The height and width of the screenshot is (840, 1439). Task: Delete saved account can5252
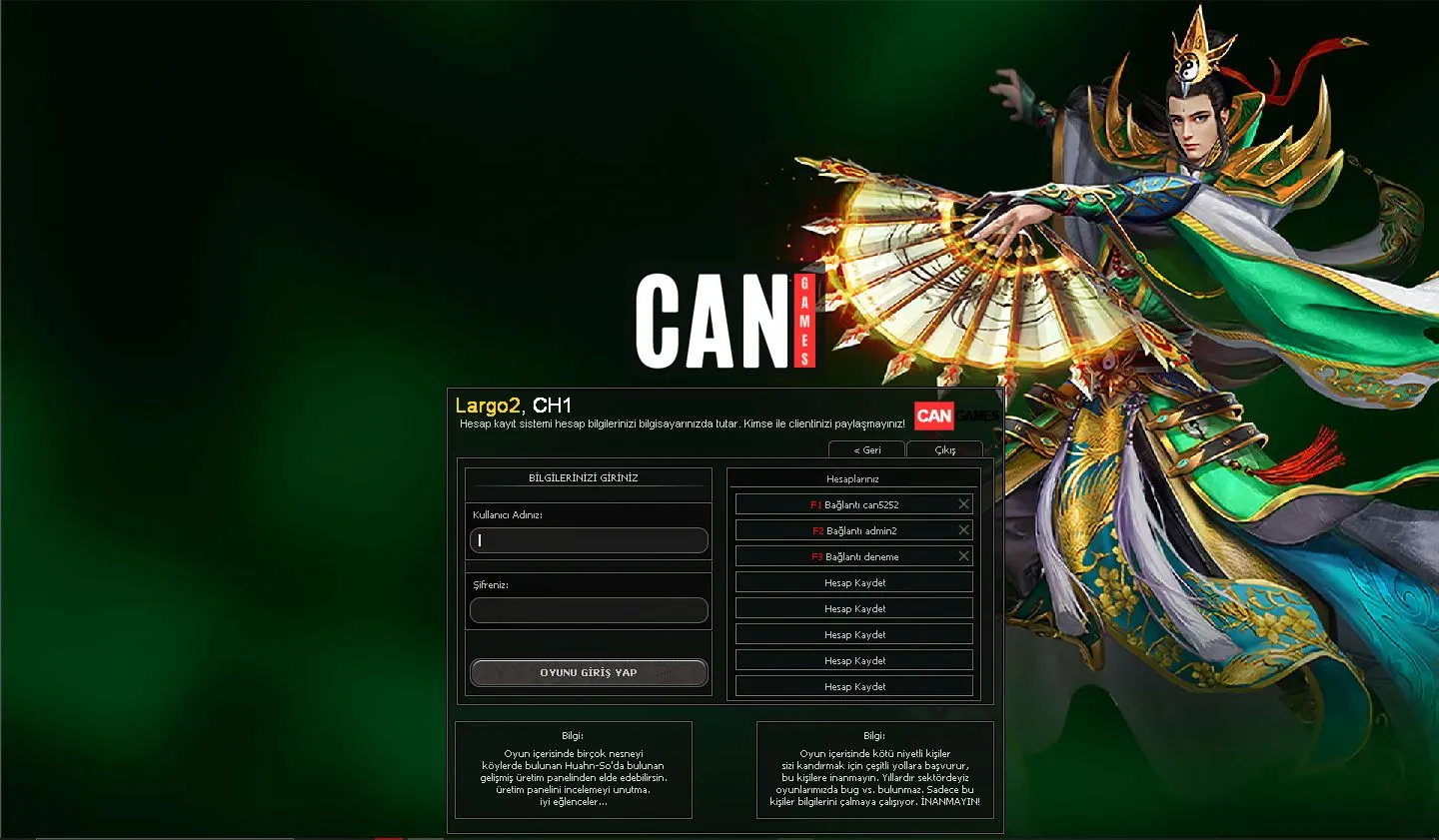pyautogui.click(x=963, y=504)
